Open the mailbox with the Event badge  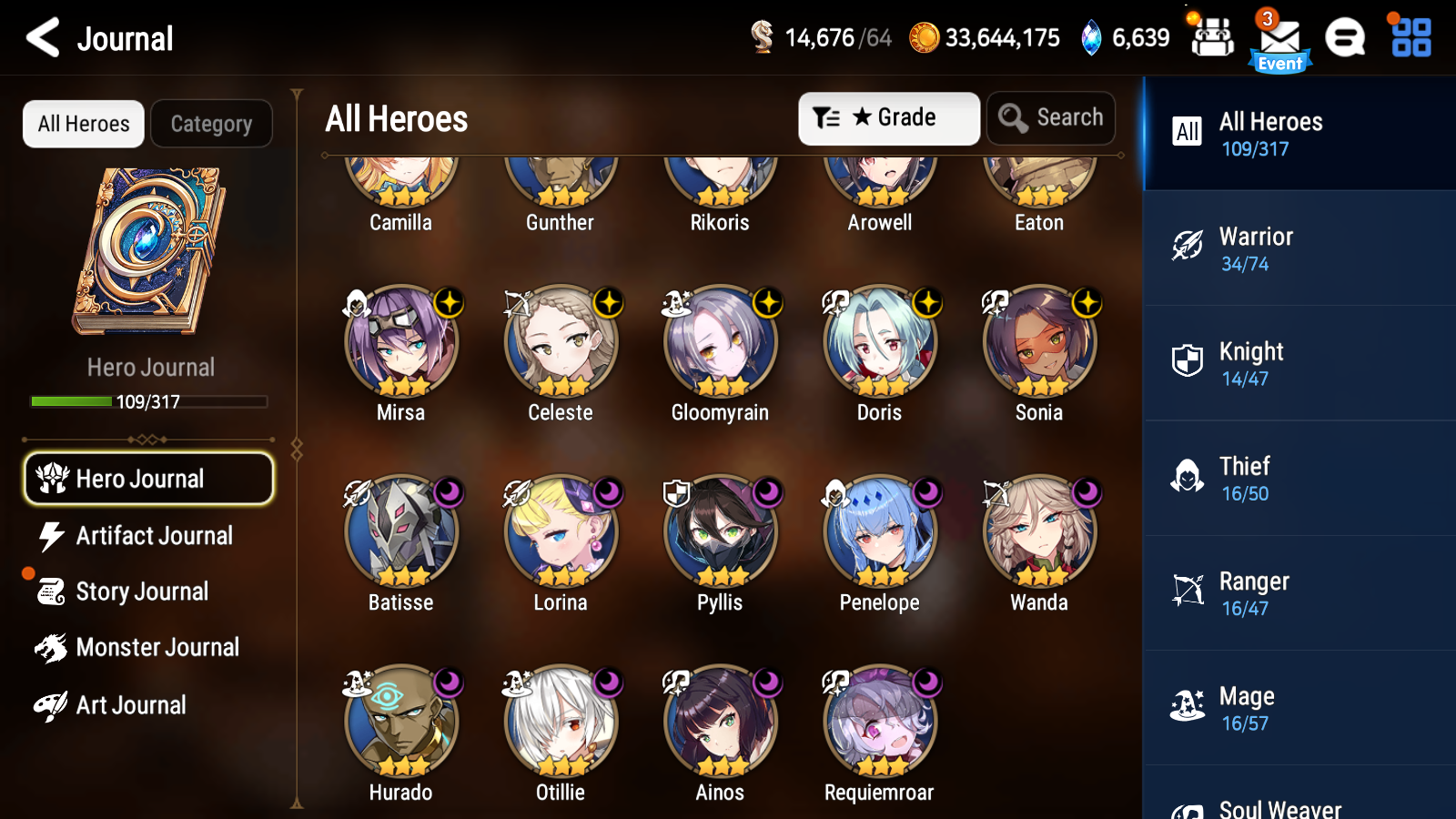tap(1279, 38)
